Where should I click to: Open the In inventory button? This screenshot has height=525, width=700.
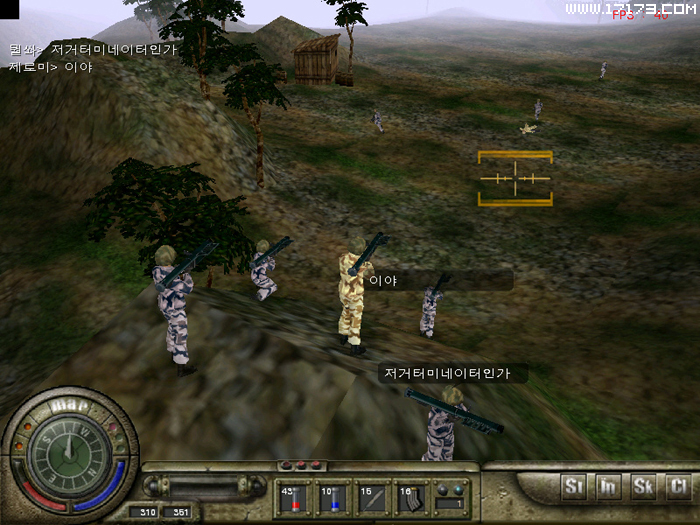pyautogui.click(x=608, y=487)
